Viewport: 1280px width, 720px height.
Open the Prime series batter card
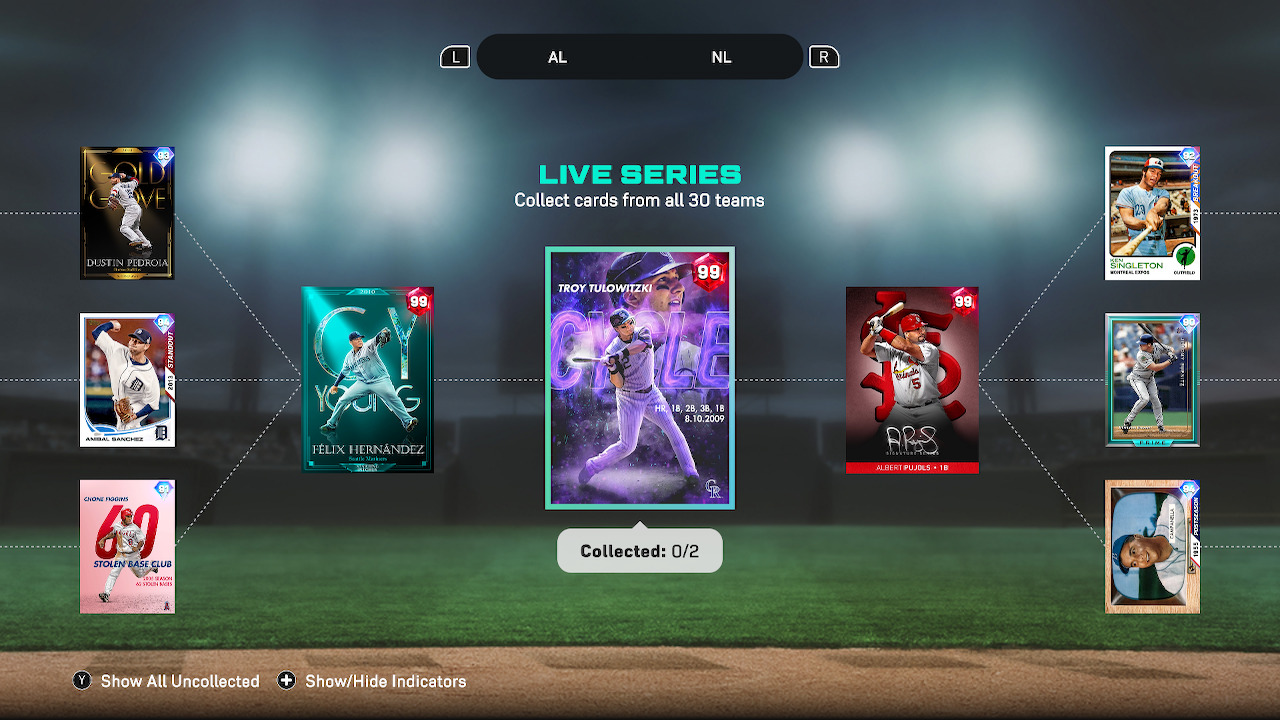pyautogui.click(x=1152, y=380)
